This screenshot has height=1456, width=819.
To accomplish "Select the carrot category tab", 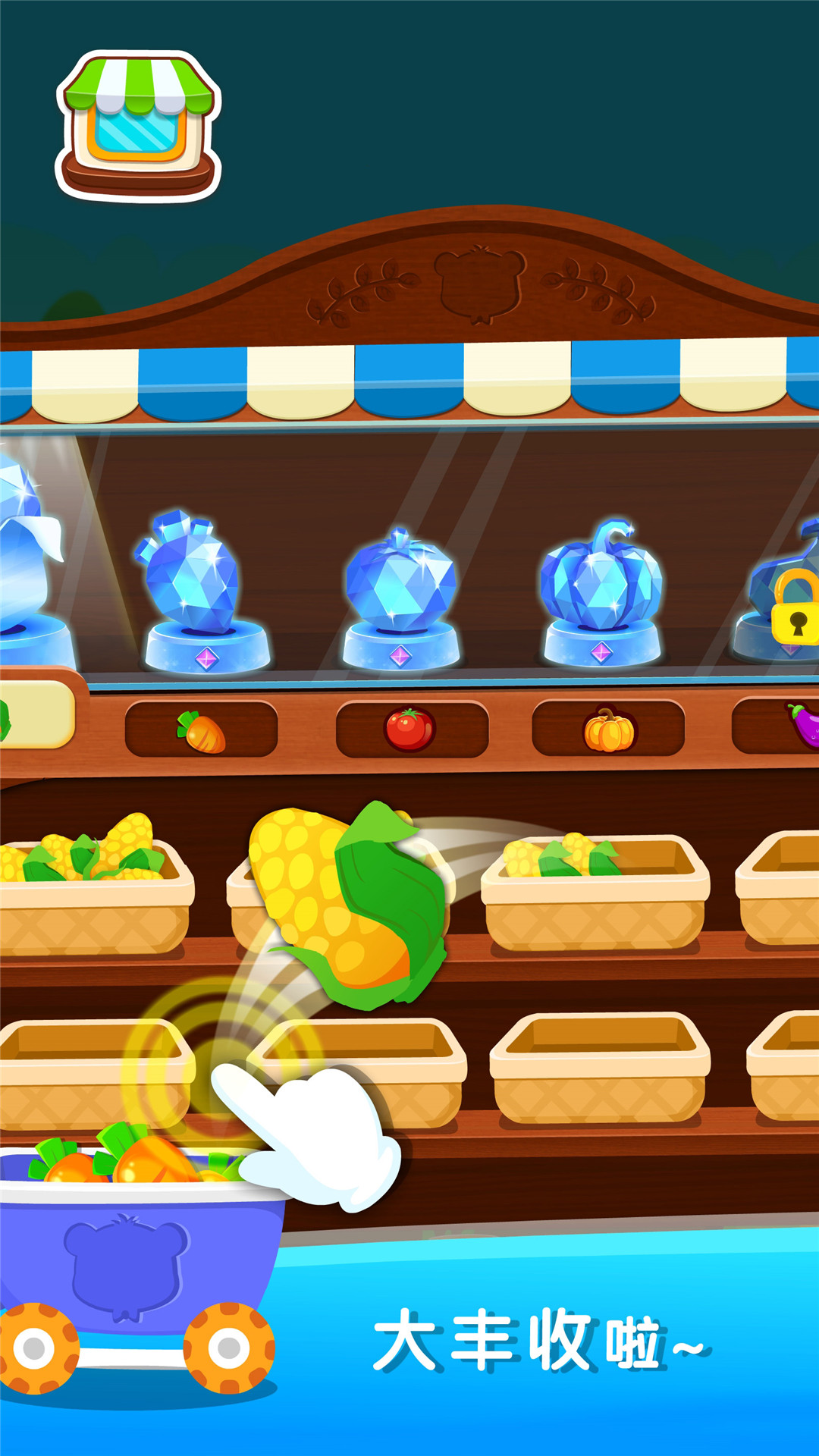I will tap(201, 730).
